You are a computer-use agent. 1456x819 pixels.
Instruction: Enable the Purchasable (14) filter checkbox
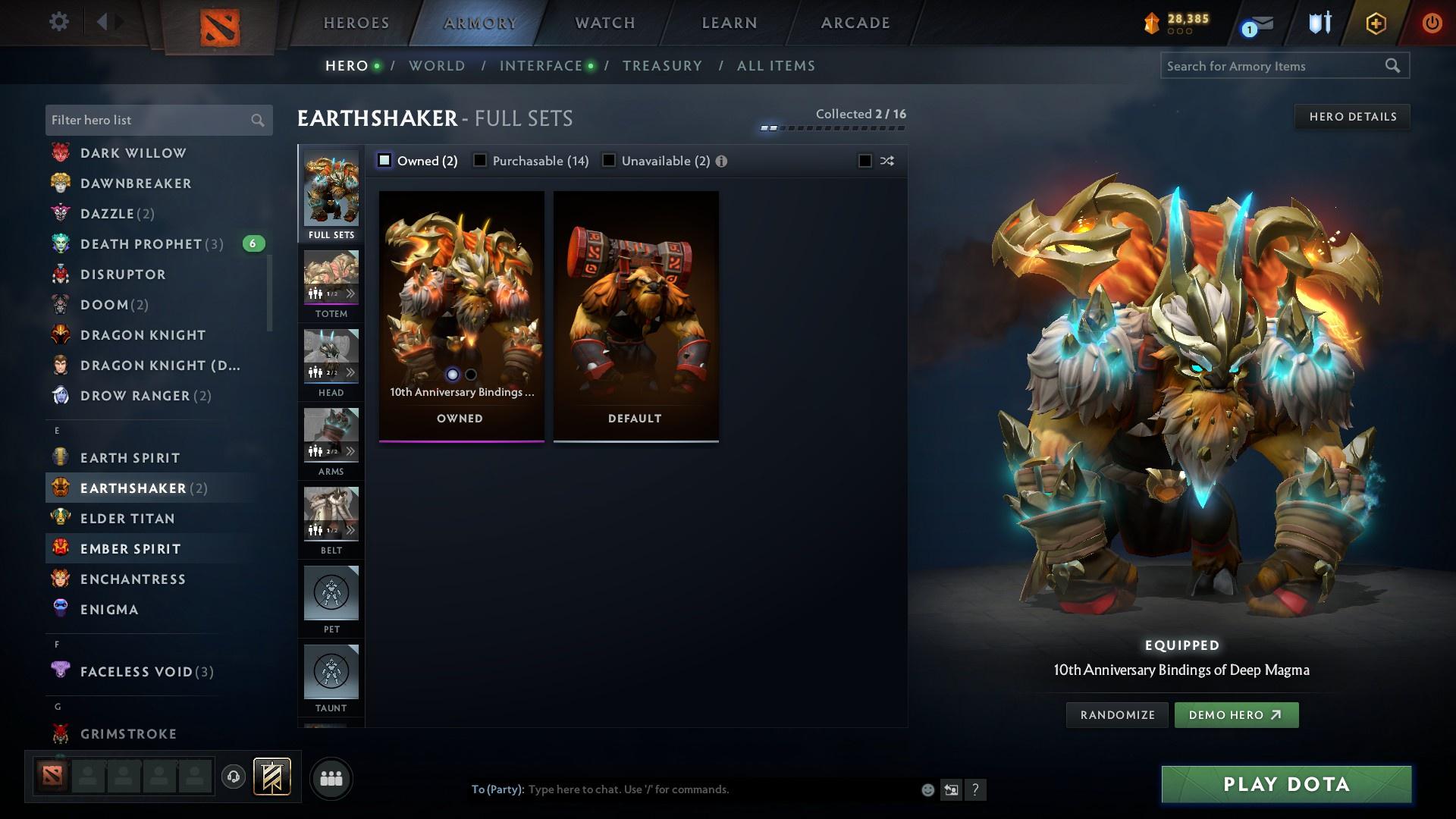[480, 161]
